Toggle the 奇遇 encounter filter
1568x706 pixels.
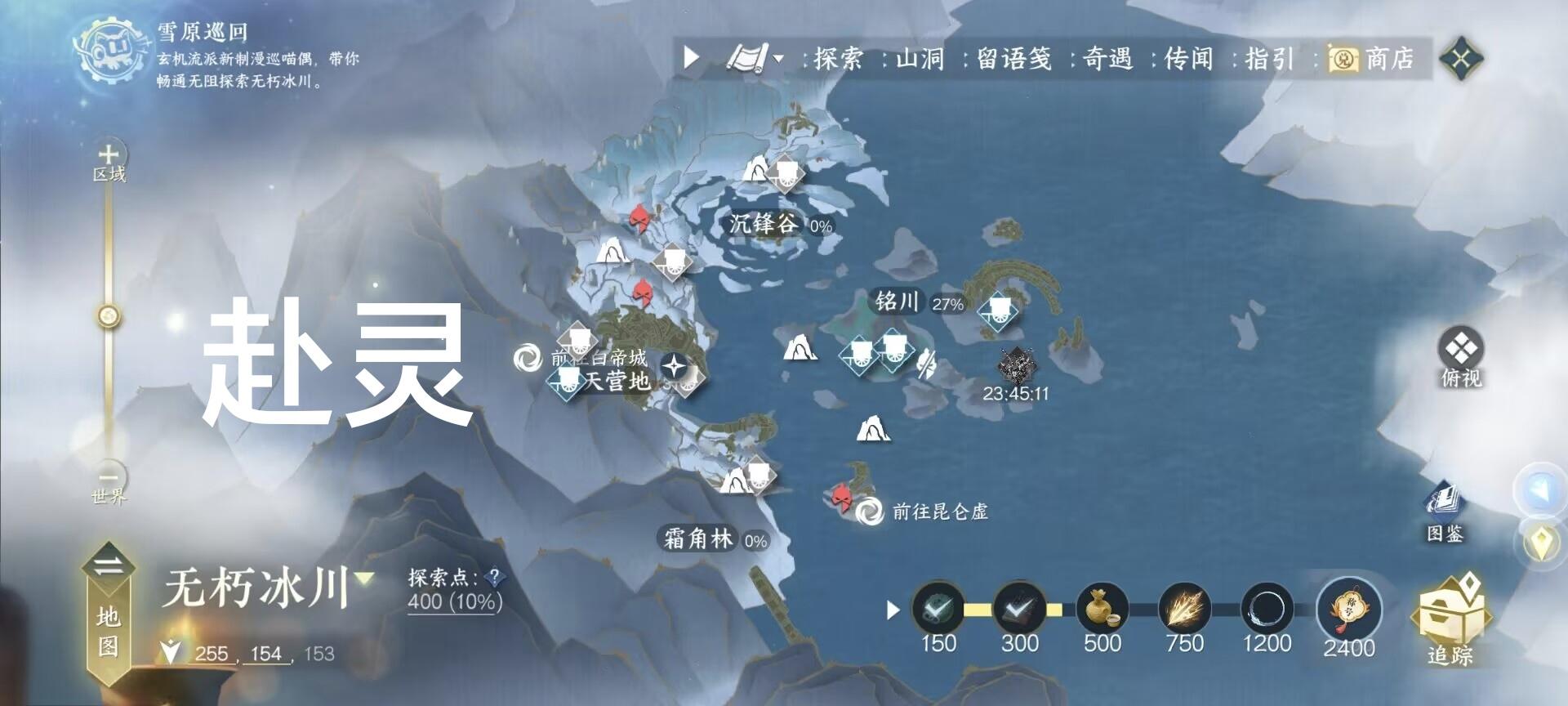(x=1111, y=58)
